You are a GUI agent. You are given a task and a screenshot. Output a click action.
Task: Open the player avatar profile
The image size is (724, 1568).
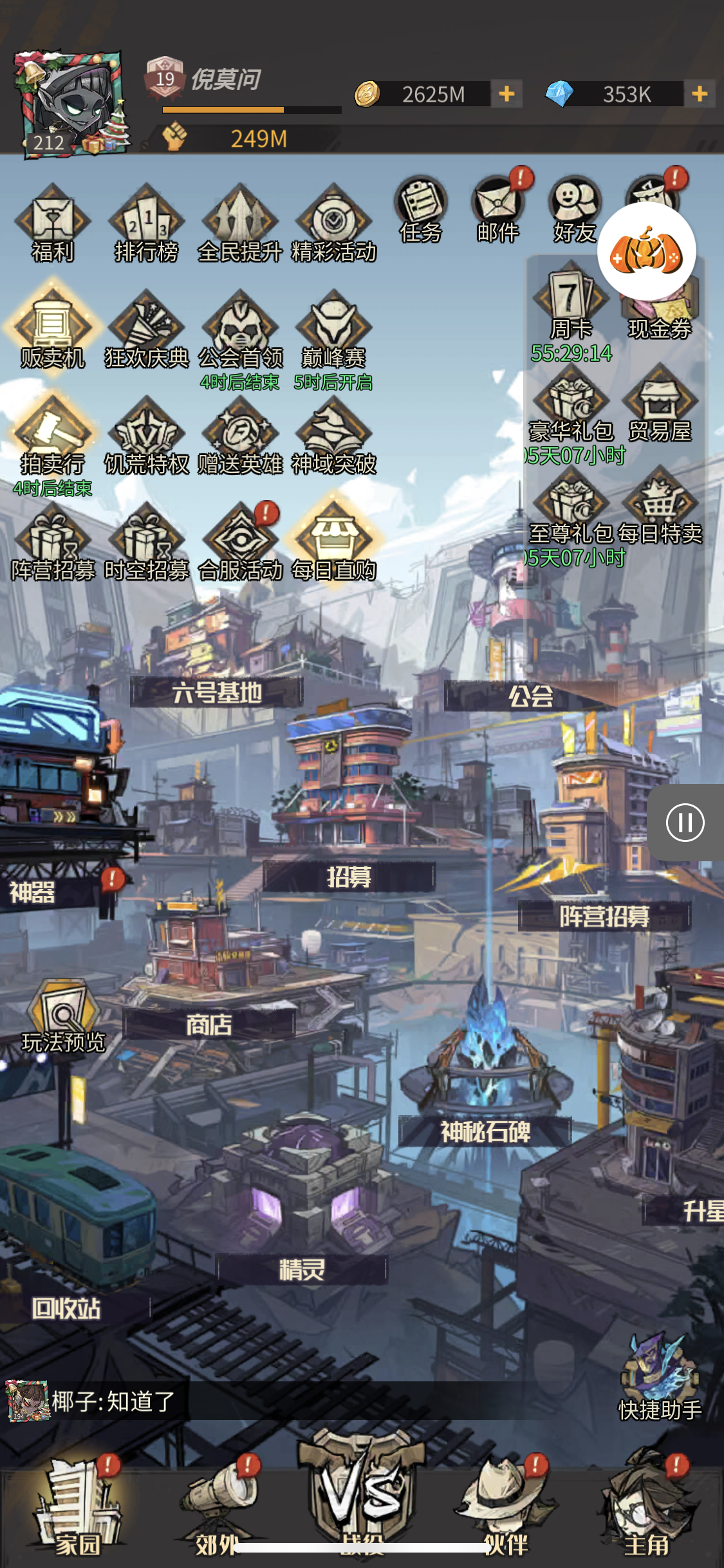click(71, 104)
